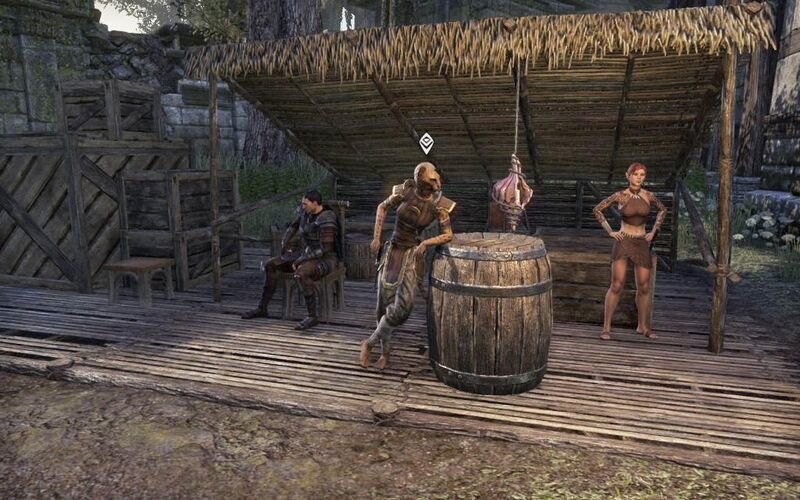
Task: Click the quest marker above the NPC
Action: click(426, 143)
